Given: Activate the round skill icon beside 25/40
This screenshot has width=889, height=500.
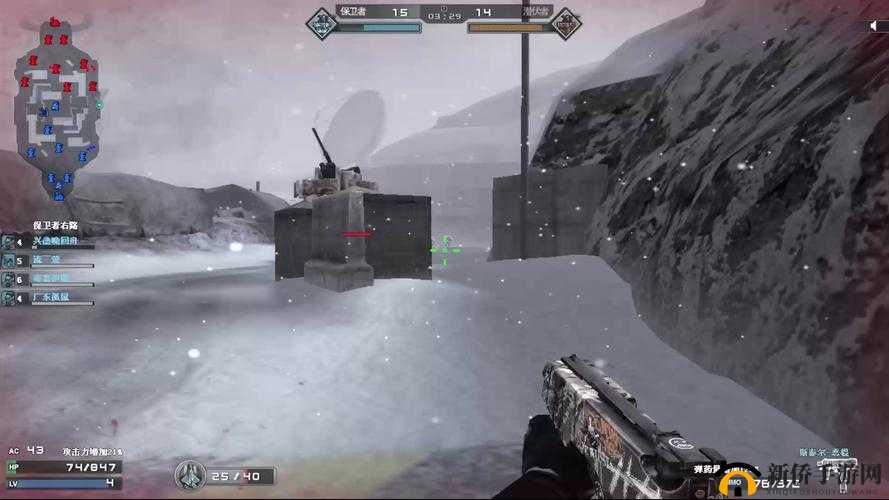Looking at the screenshot, I should (x=189, y=475).
